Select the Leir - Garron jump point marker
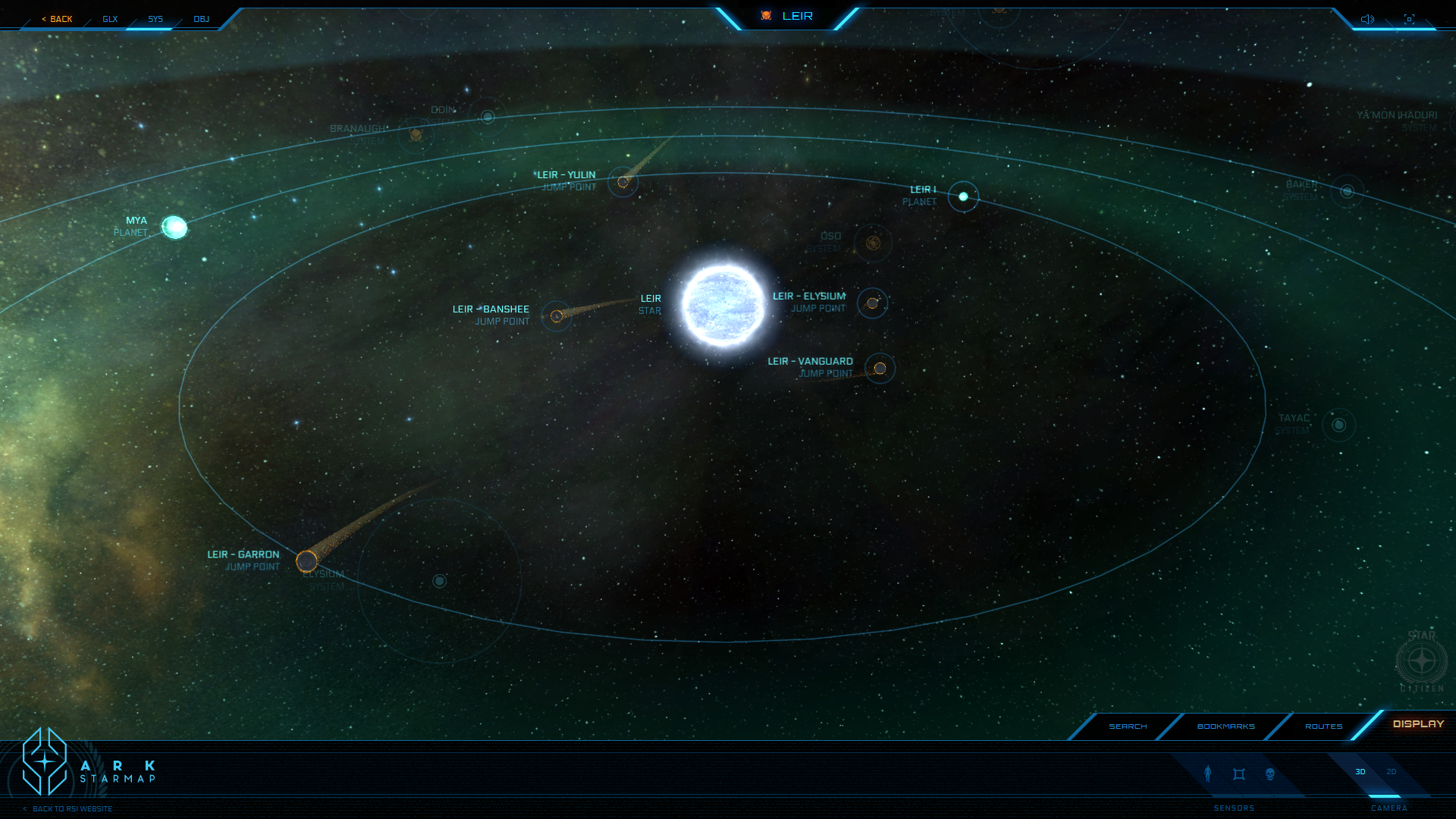The image size is (1456, 819). tap(306, 561)
